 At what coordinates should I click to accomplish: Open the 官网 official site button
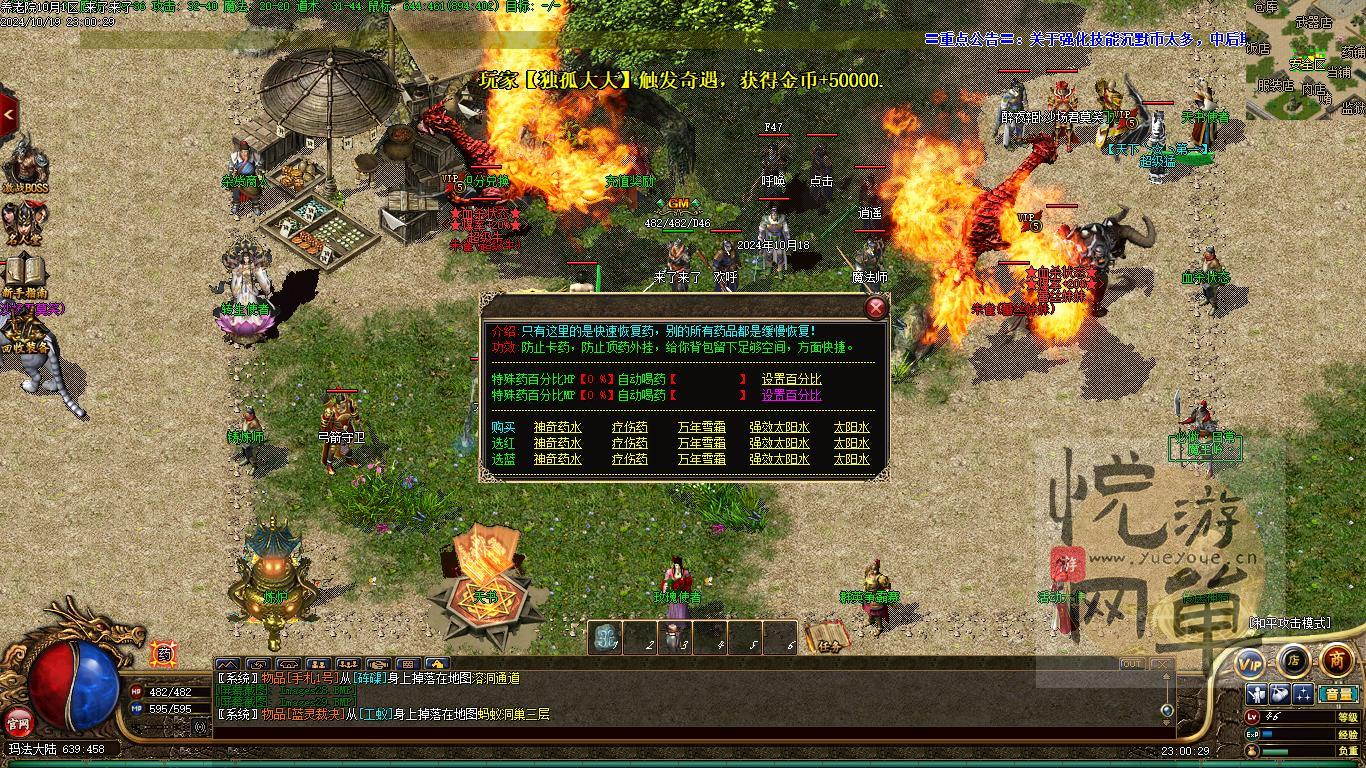click(18, 721)
